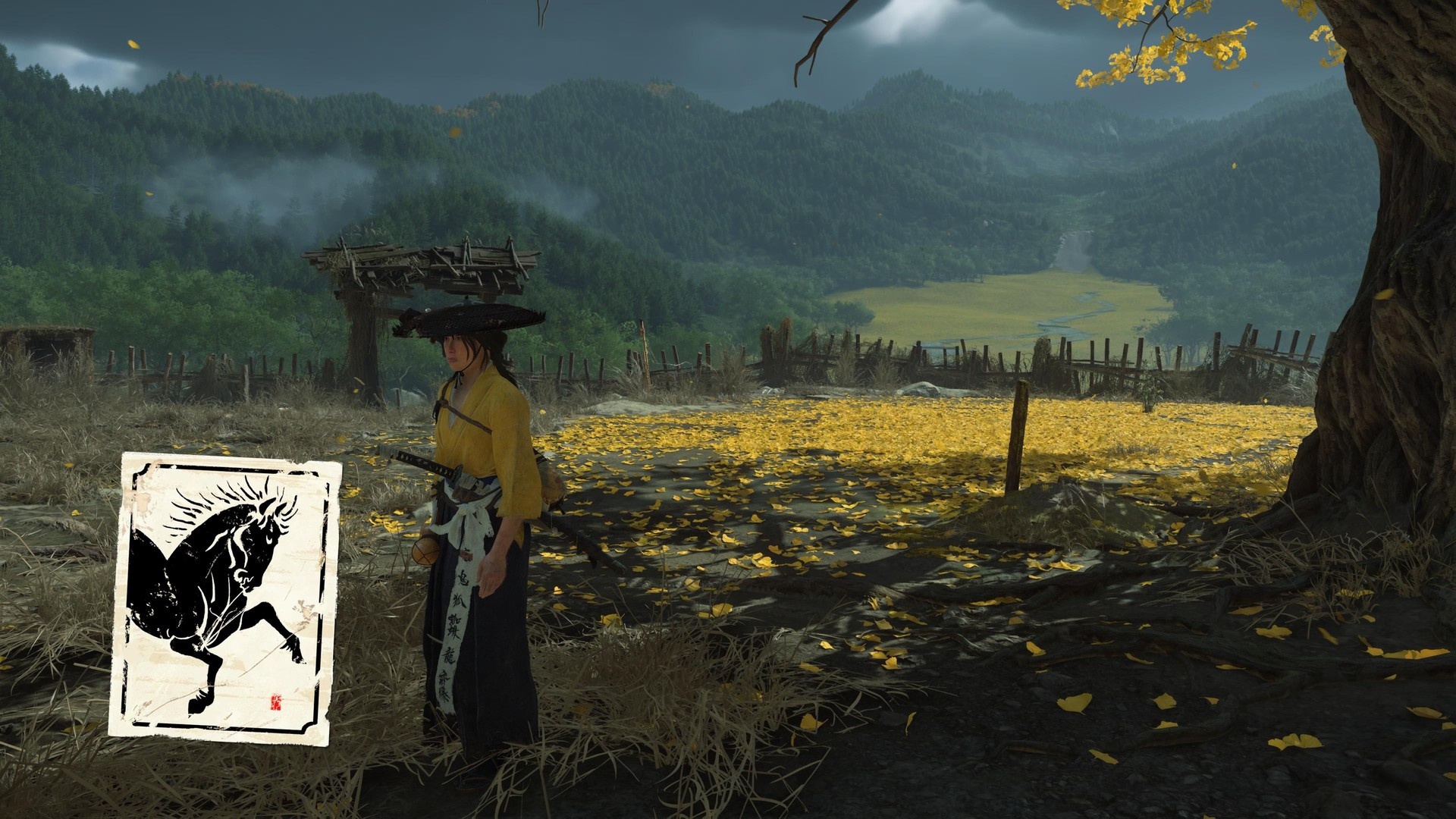Select the black horse stamp card
Image resolution: width=1456 pixels, height=819 pixels.
pos(225,596)
